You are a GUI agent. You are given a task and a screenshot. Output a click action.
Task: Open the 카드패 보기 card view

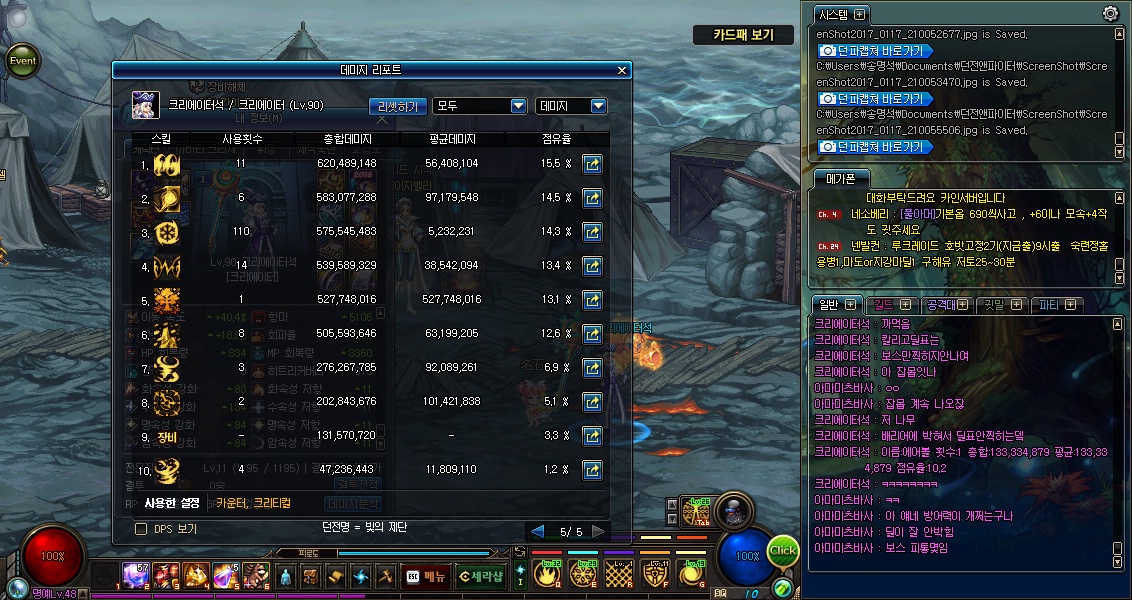point(743,35)
